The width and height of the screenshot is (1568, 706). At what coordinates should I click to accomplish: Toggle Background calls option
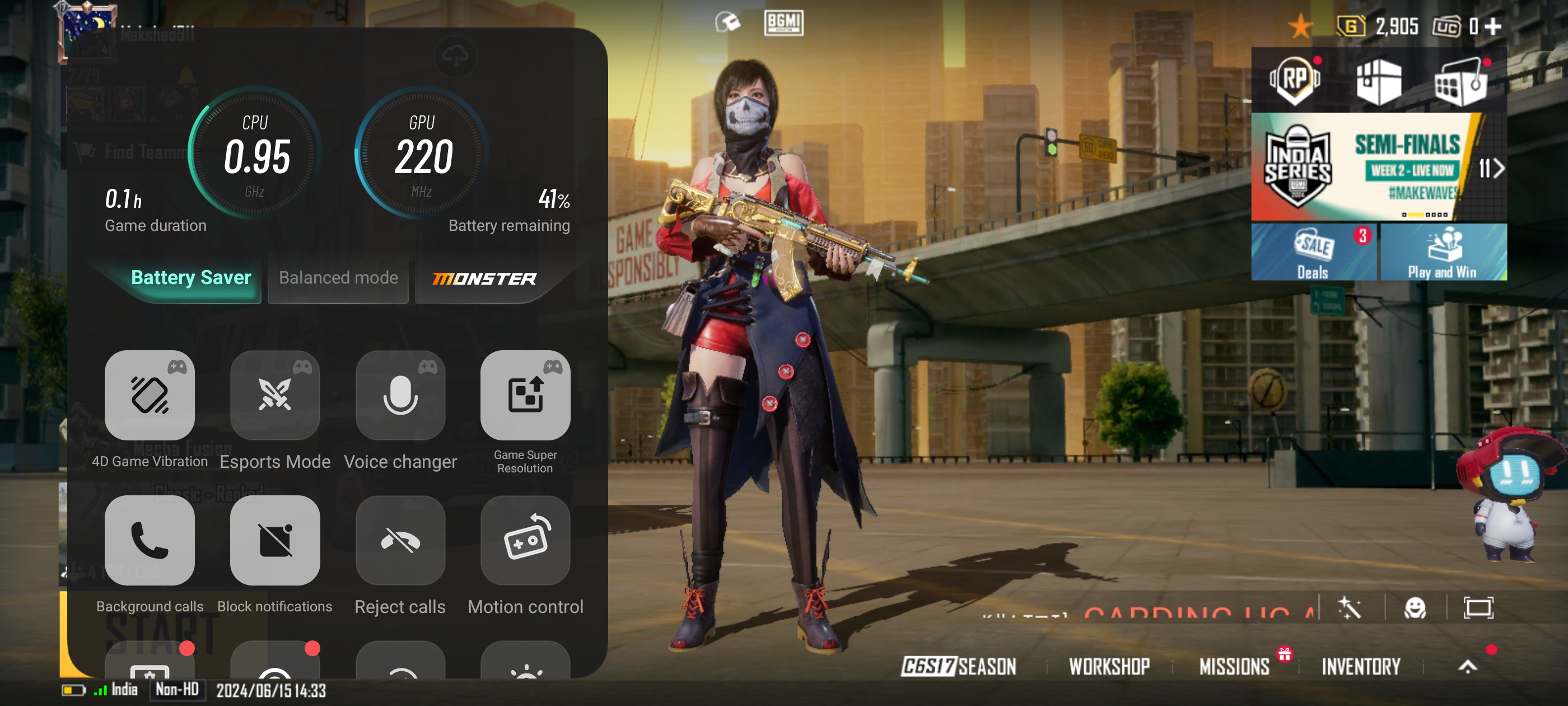[x=149, y=540]
